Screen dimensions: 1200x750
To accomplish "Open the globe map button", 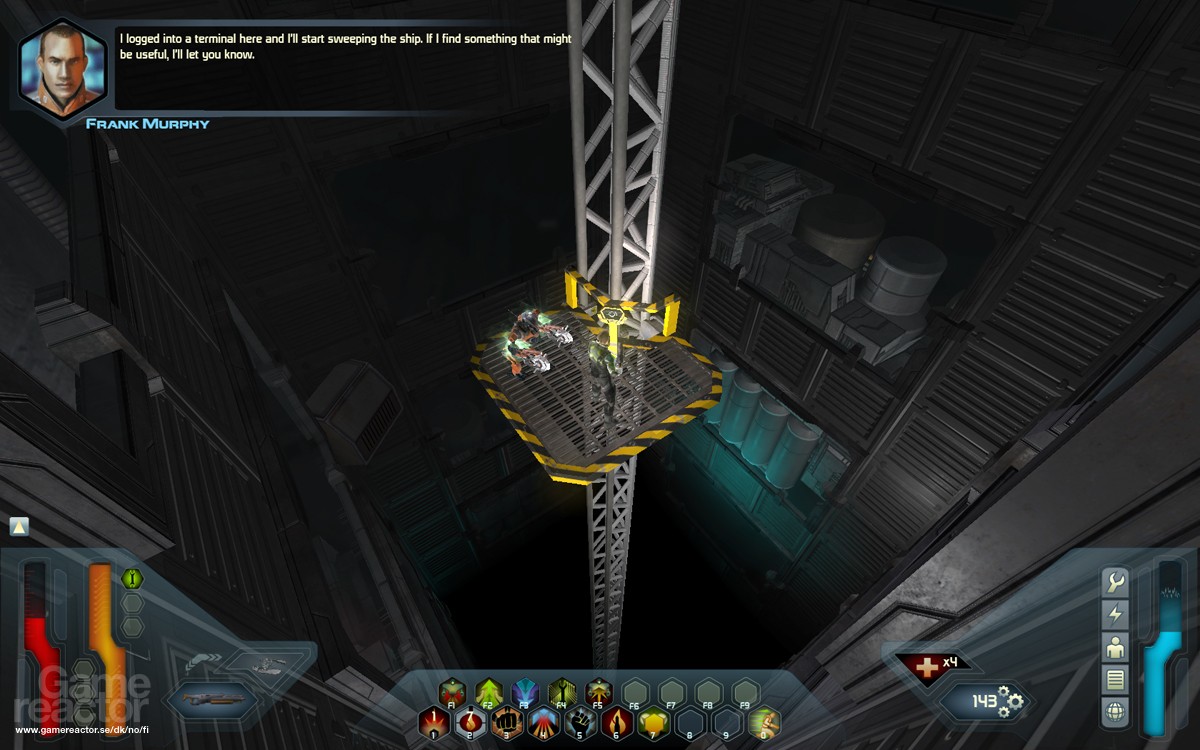I will (1115, 713).
